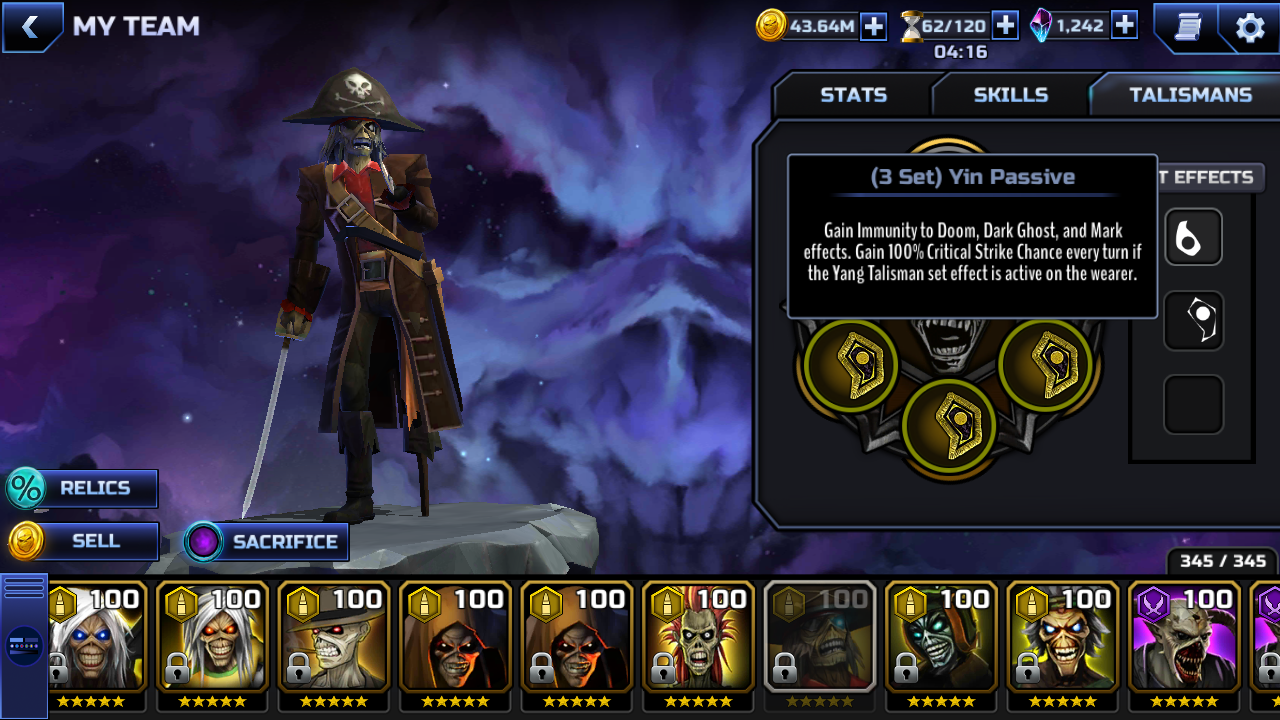The width and height of the screenshot is (1280, 720).
Task: Select the greyed-out pirate Eddie portrait
Action: tap(820, 638)
